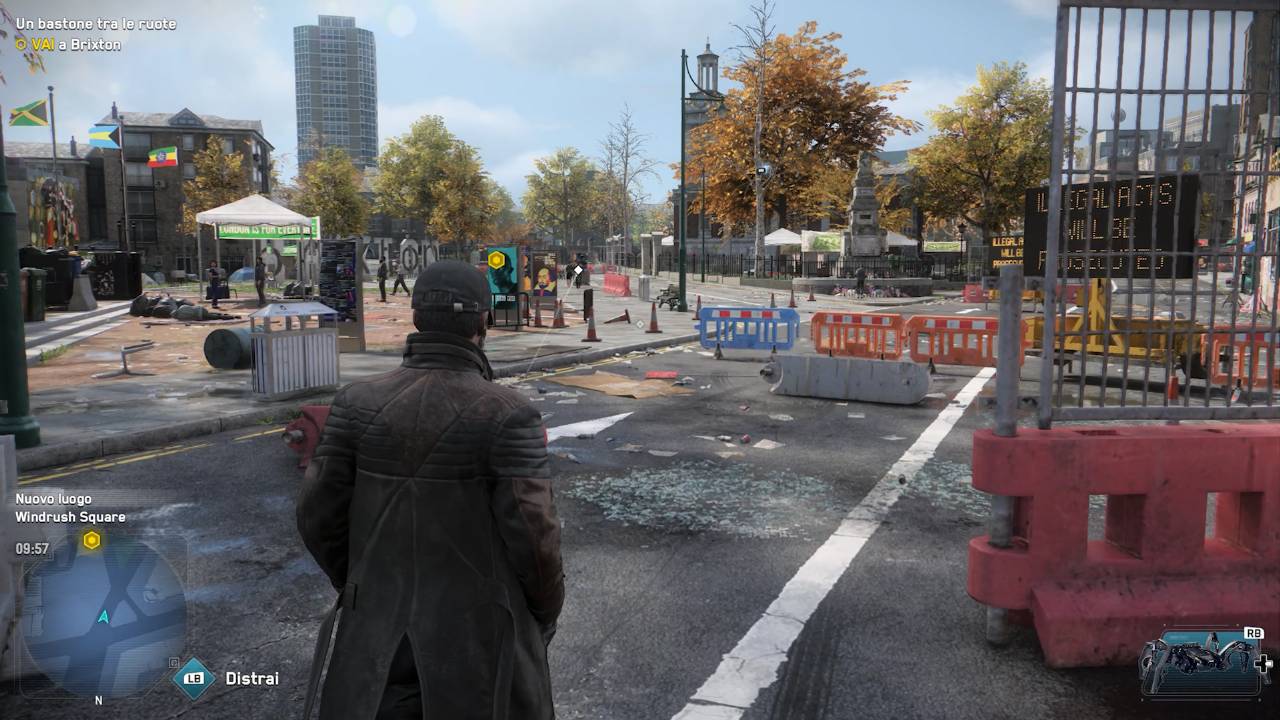Click the small square icon above the LB diamond

coord(174,661)
